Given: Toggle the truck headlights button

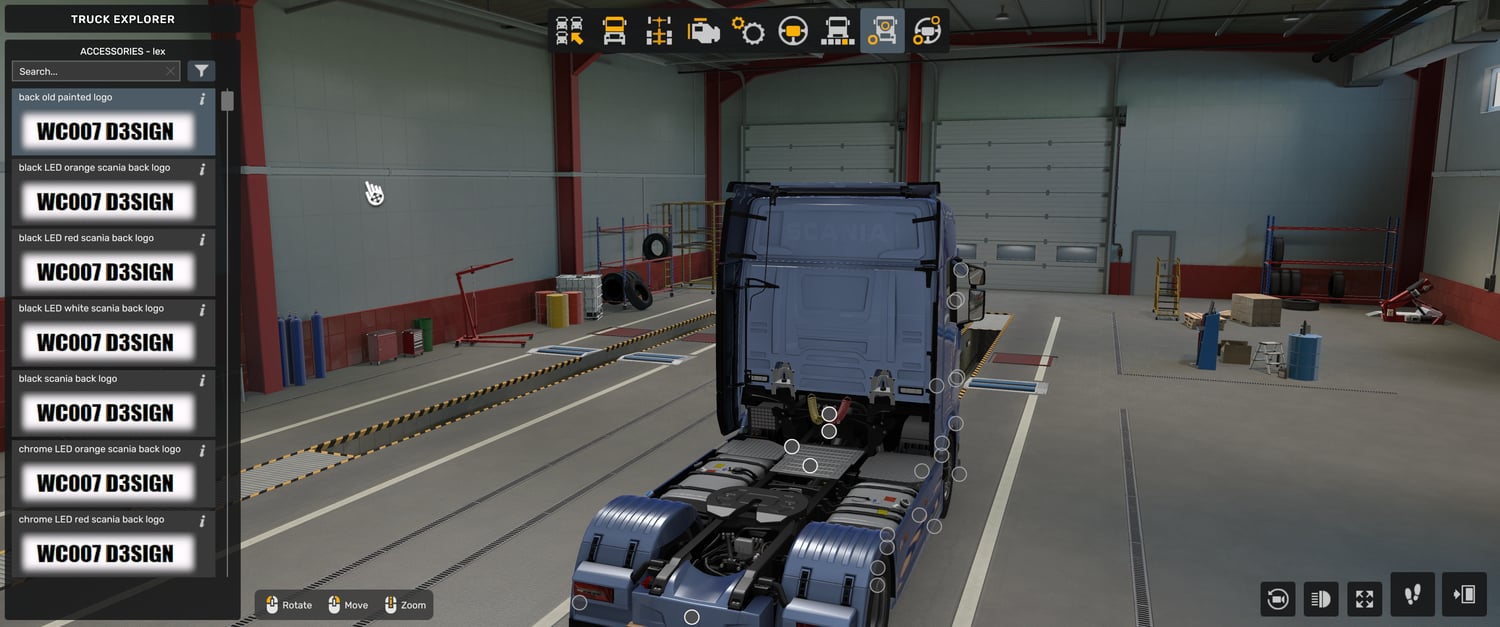Looking at the screenshot, I should coord(1321,599).
